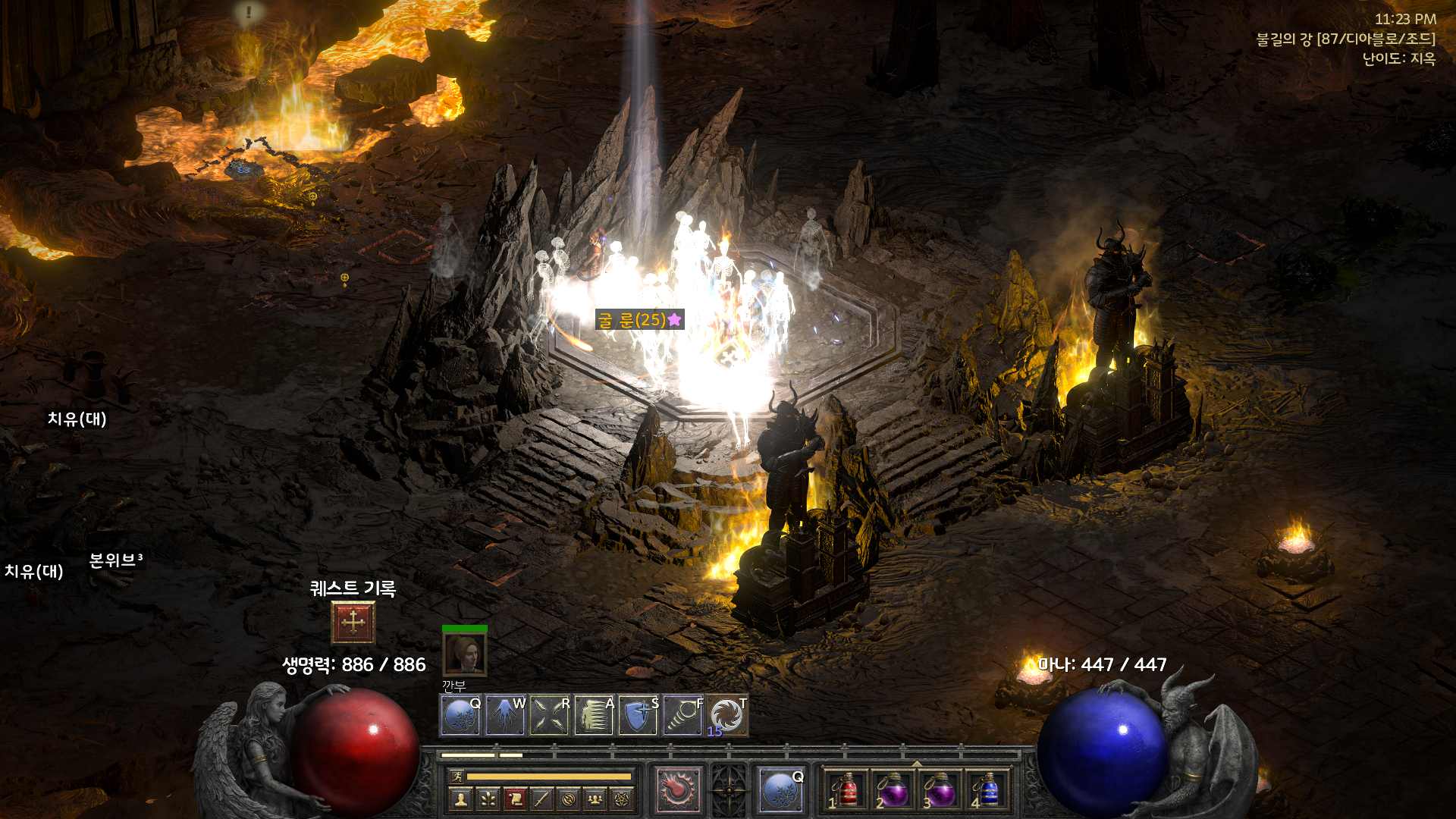Use the blue mana potion in belt slot 4
This screenshot has height=819, width=1456.
coord(987,791)
